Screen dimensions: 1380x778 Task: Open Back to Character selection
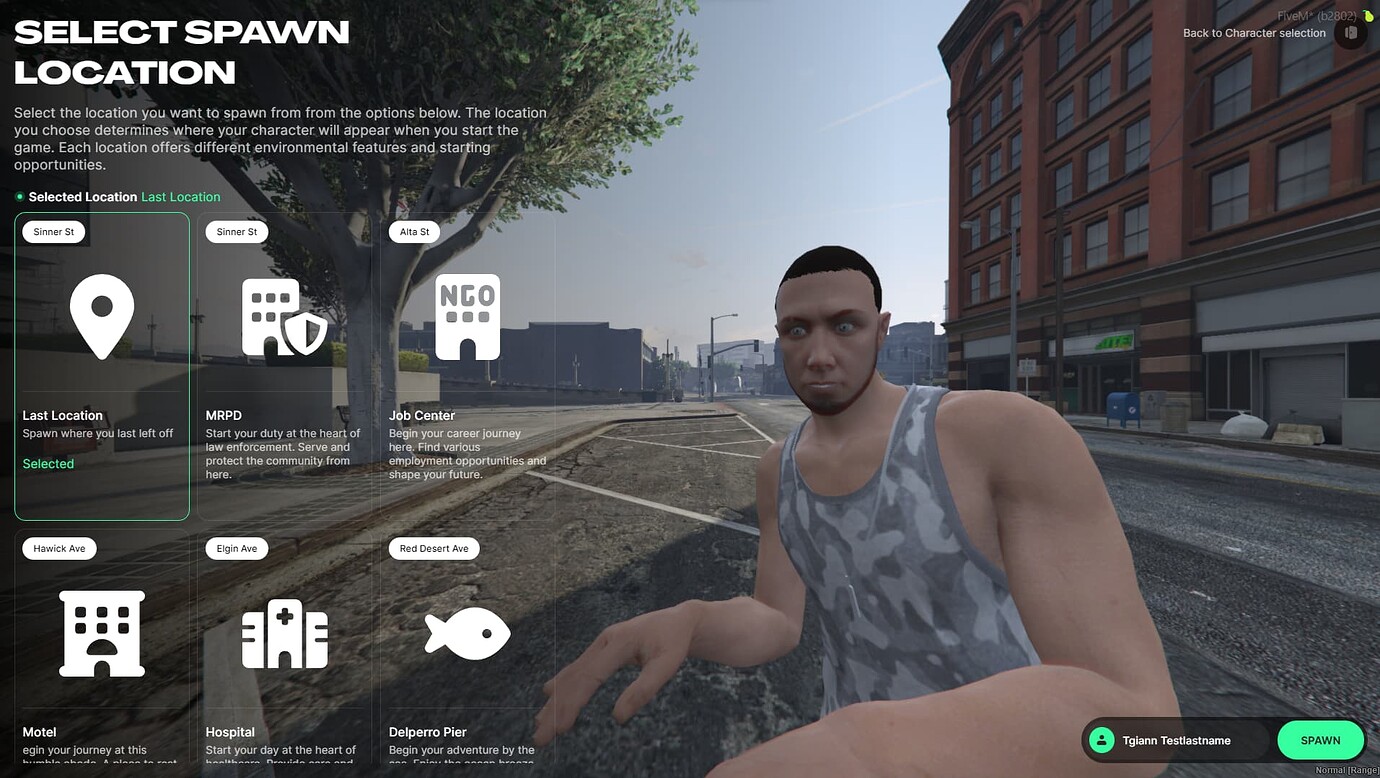[x=1255, y=32]
